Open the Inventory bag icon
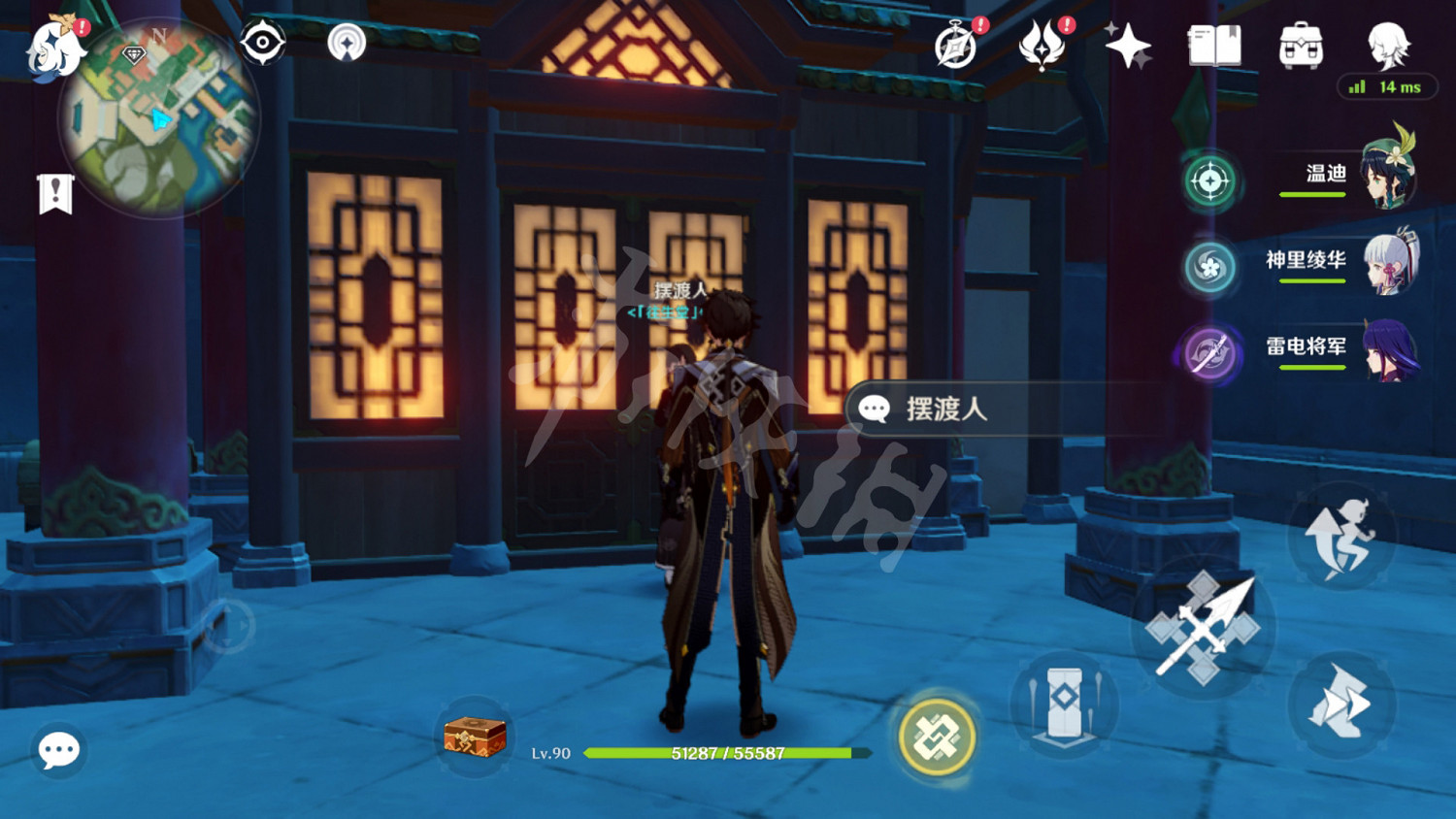The image size is (1456, 819). coord(1301,44)
